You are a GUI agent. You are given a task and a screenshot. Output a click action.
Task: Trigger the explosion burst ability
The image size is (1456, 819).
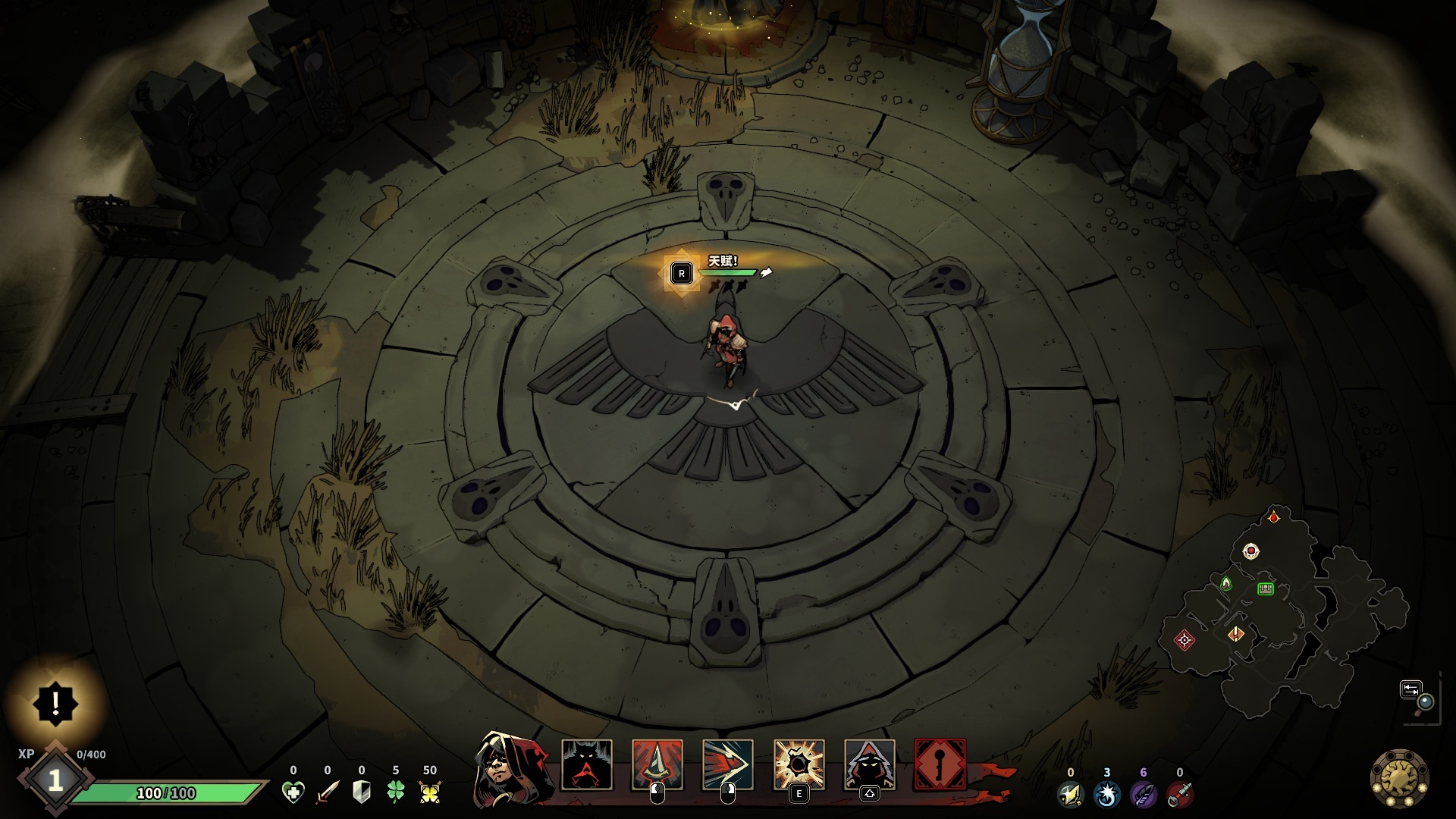(799, 765)
